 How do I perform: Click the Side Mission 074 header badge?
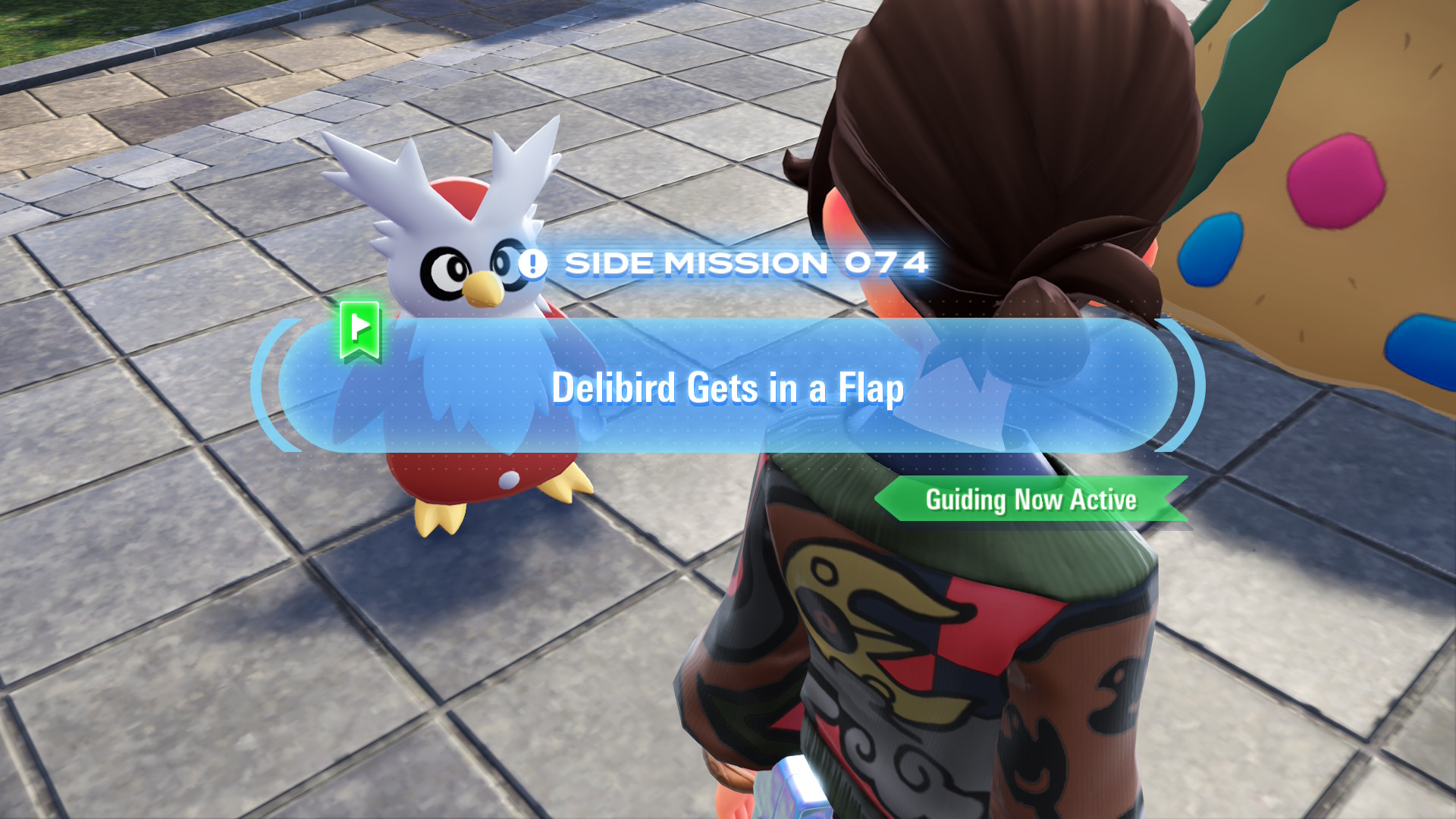coord(728,263)
